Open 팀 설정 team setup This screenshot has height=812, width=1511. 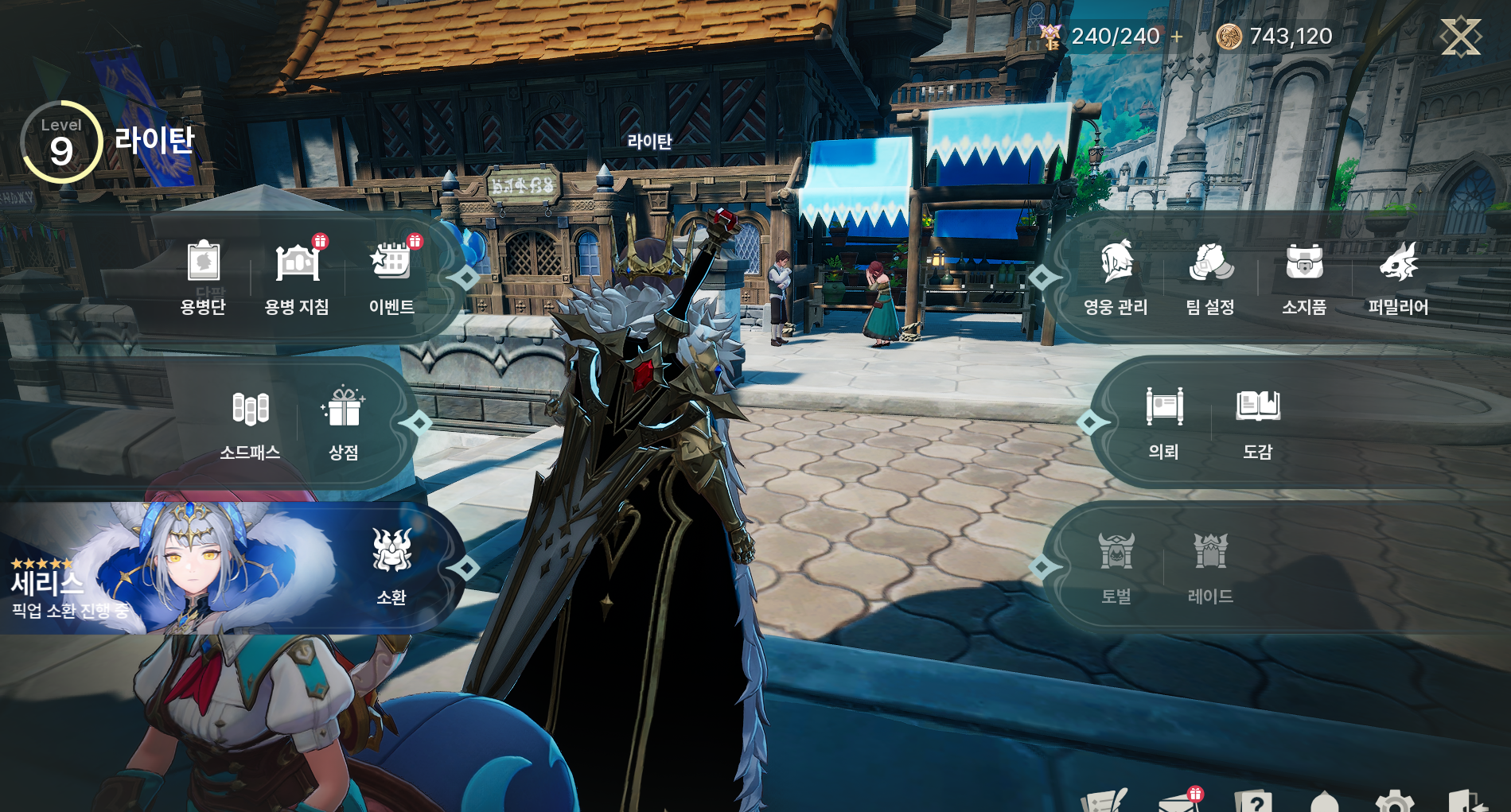point(1210,276)
